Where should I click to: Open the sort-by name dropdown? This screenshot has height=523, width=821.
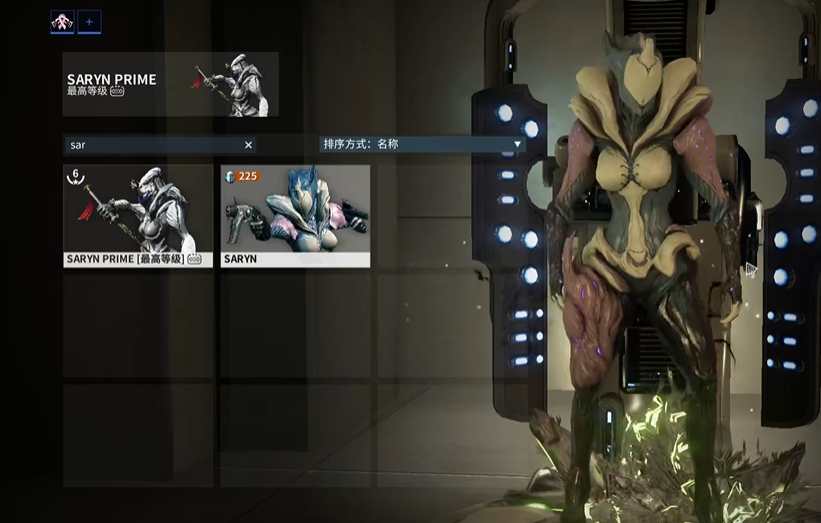(x=422, y=144)
